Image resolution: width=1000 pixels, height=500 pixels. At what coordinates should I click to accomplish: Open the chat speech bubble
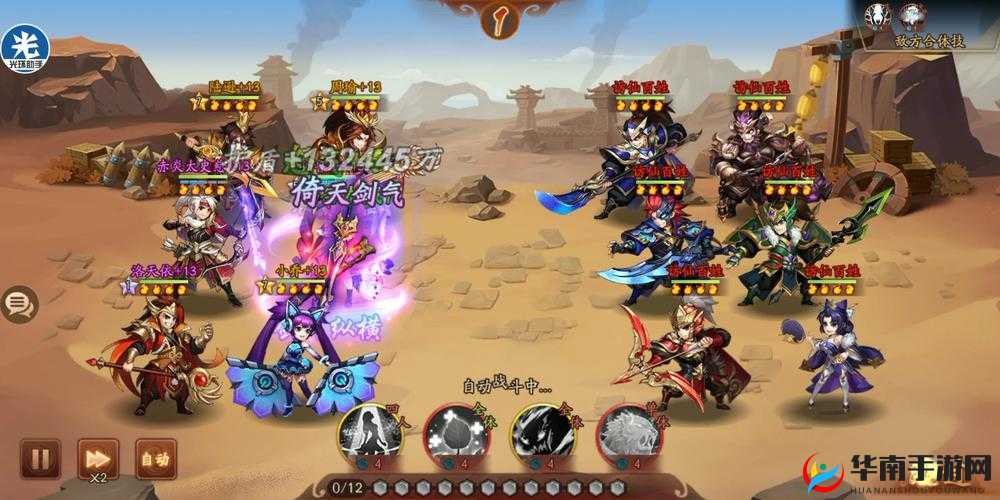click(x=17, y=304)
